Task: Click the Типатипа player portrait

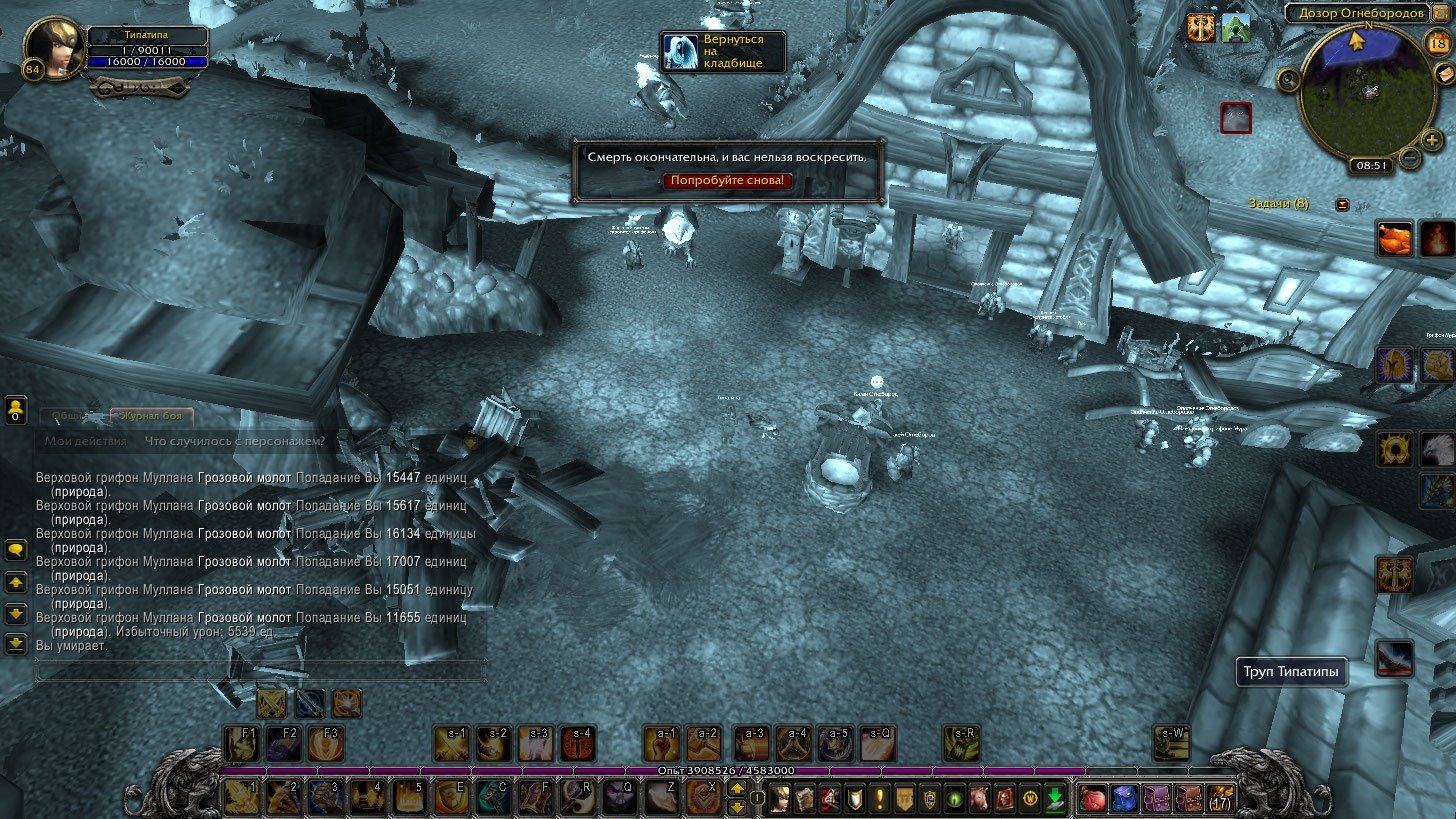Action: pos(53,48)
